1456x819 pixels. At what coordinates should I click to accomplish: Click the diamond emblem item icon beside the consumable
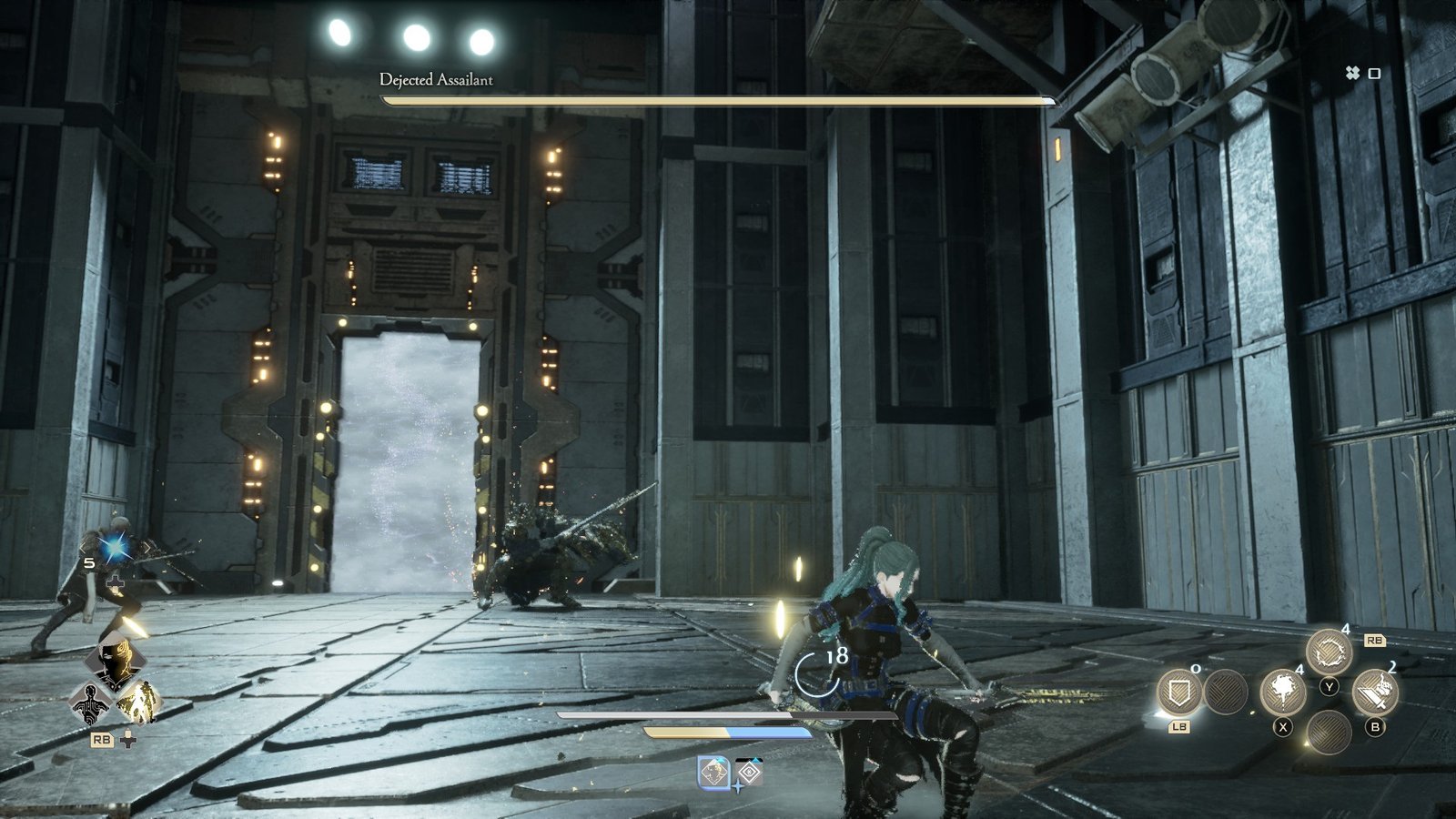point(749,772)
